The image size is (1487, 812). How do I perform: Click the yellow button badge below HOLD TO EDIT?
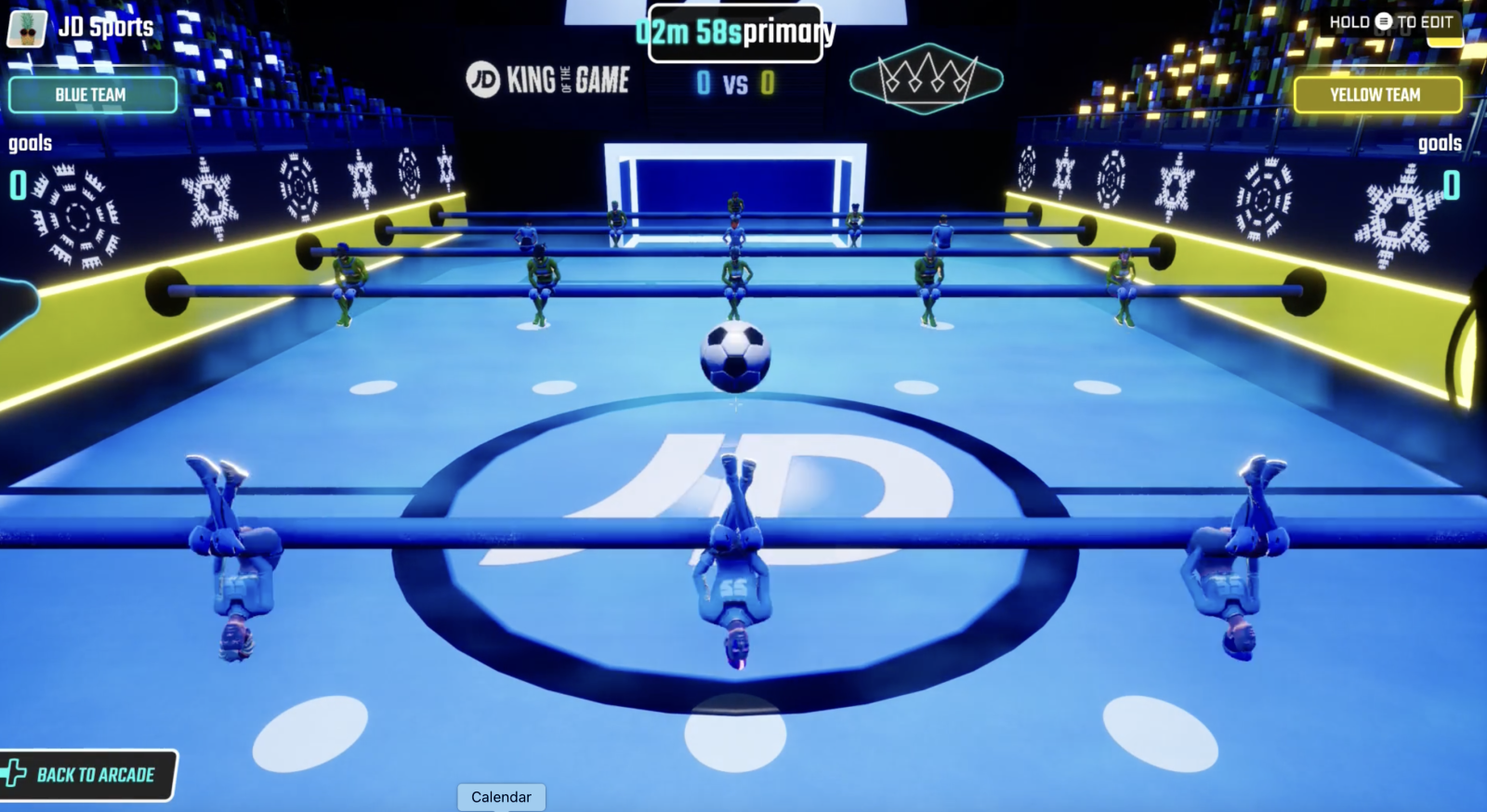click(x=1442, y=29)
